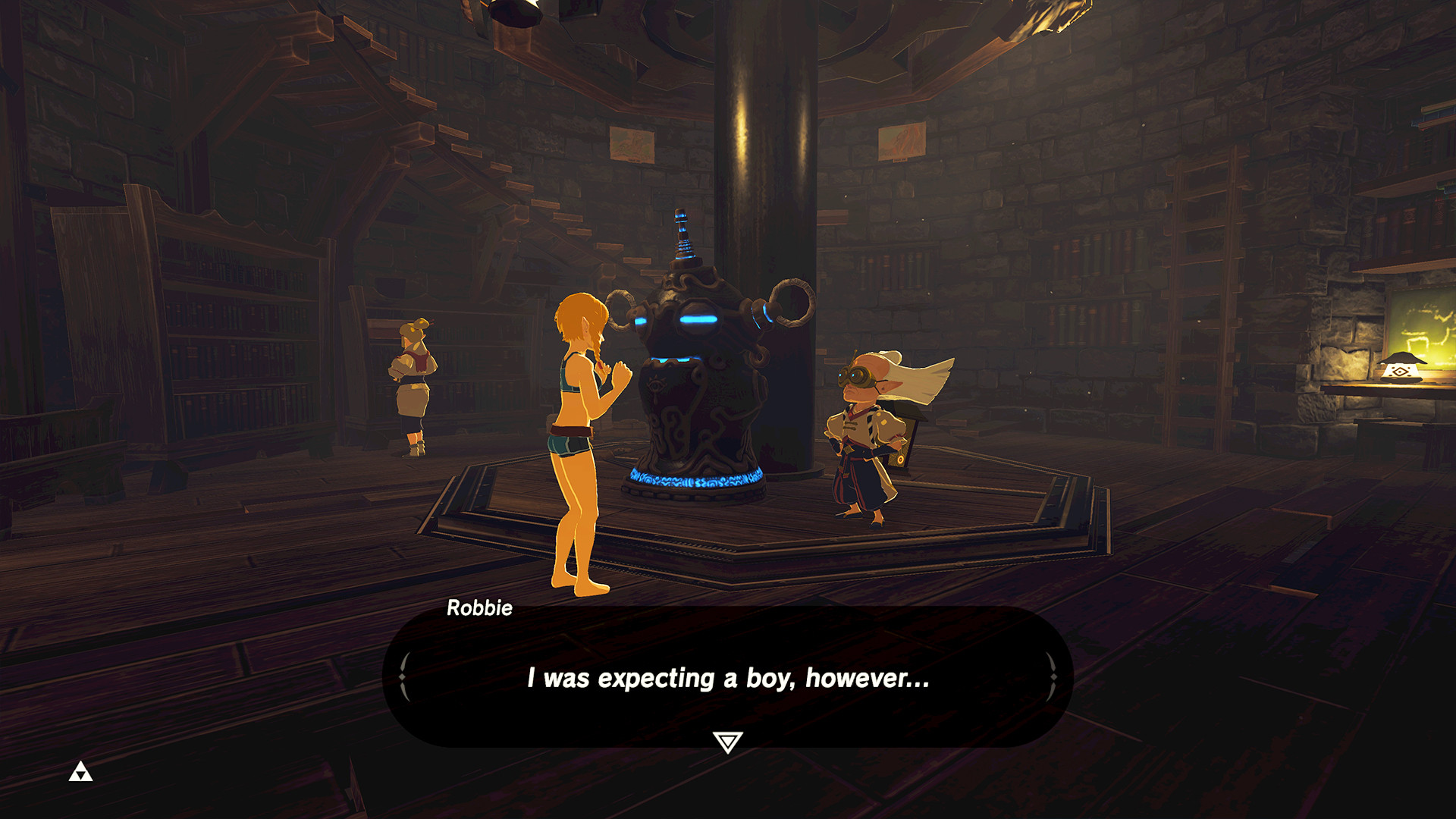1456x819 pixels.
Task: Click the downward triangle to advance dialogue
Action: point(727,738)
